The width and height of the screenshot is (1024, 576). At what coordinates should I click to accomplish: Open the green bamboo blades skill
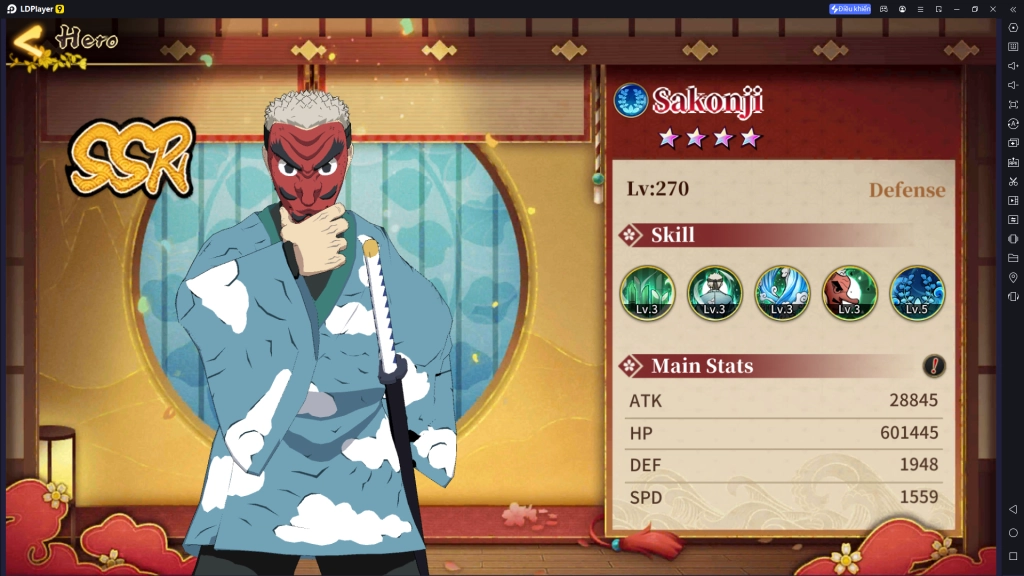(x=647, y=293)
